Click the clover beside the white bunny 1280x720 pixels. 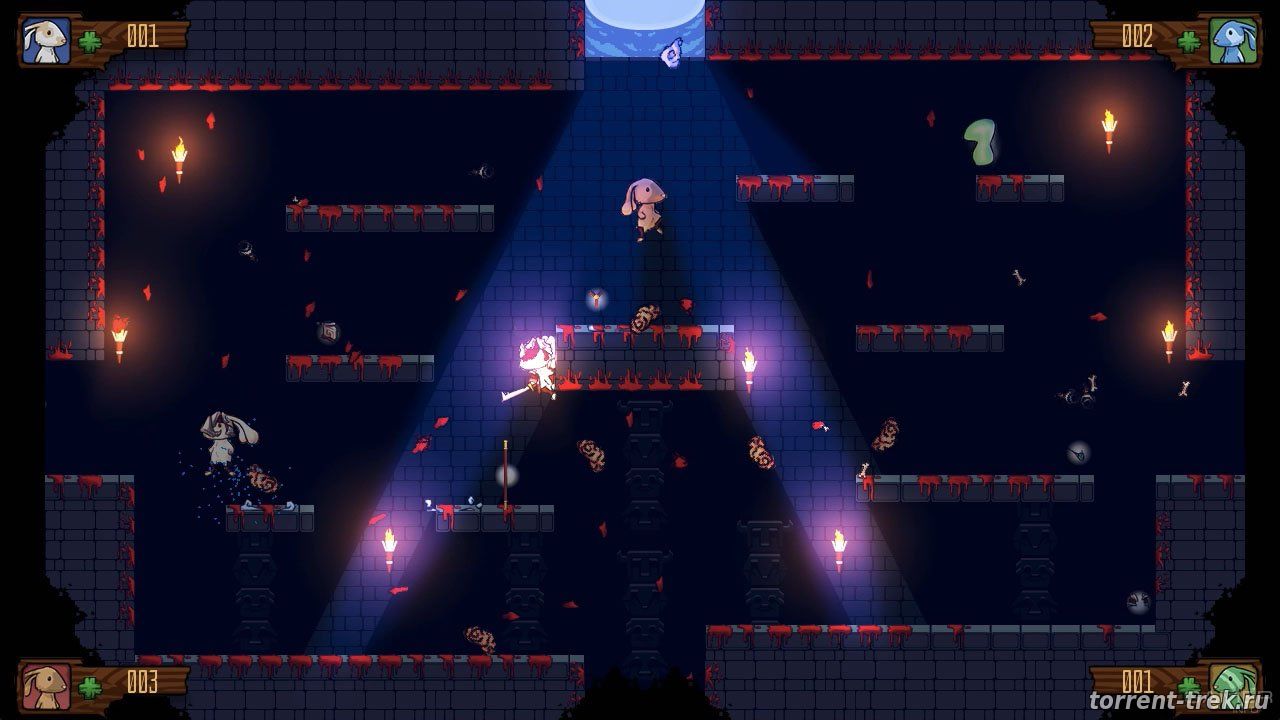click(92, 40)
